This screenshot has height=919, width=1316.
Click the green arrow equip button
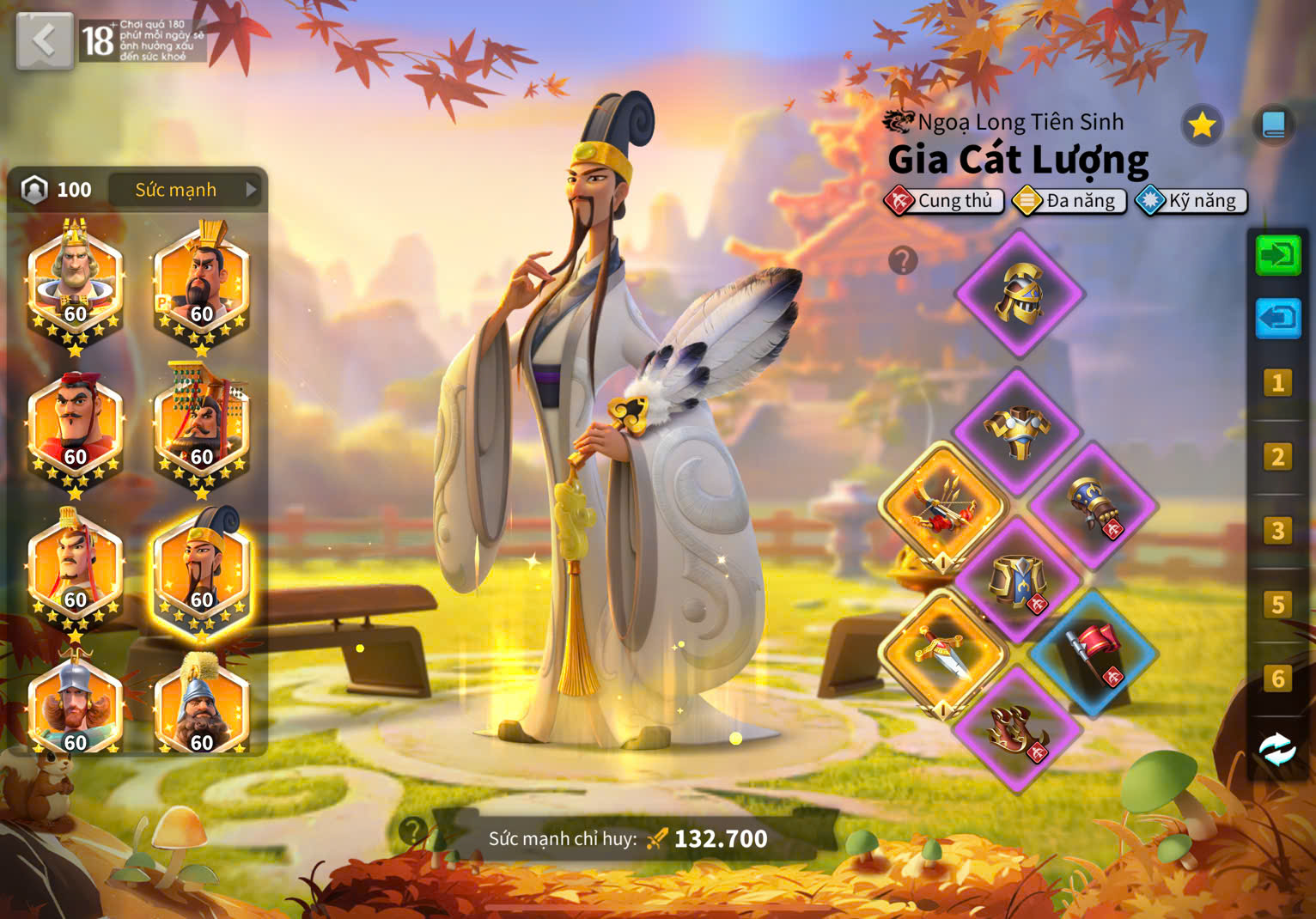[x=1277, y=255]
